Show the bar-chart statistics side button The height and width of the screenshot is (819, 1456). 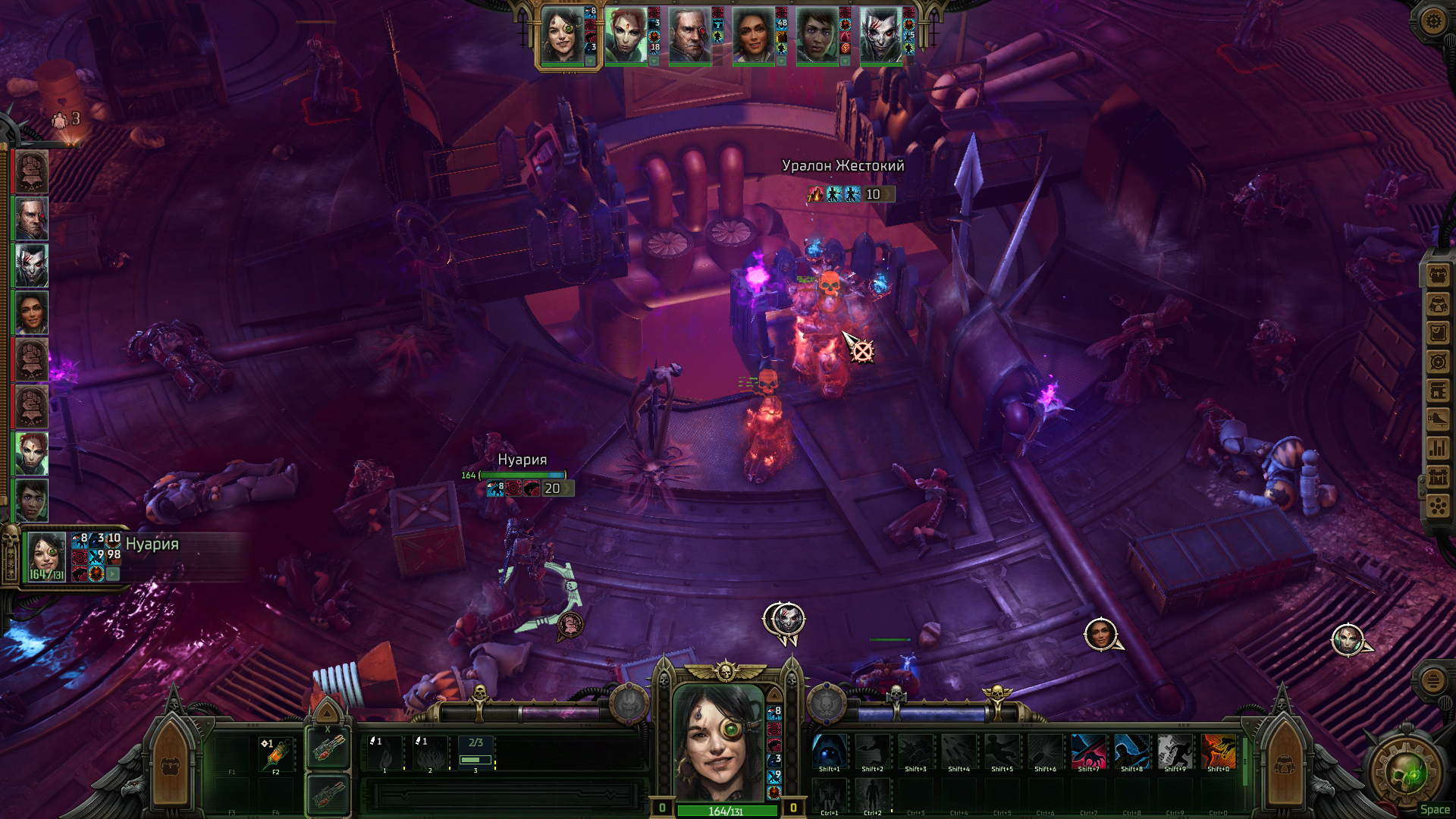pyautogui.click(x=1438, y=448)
